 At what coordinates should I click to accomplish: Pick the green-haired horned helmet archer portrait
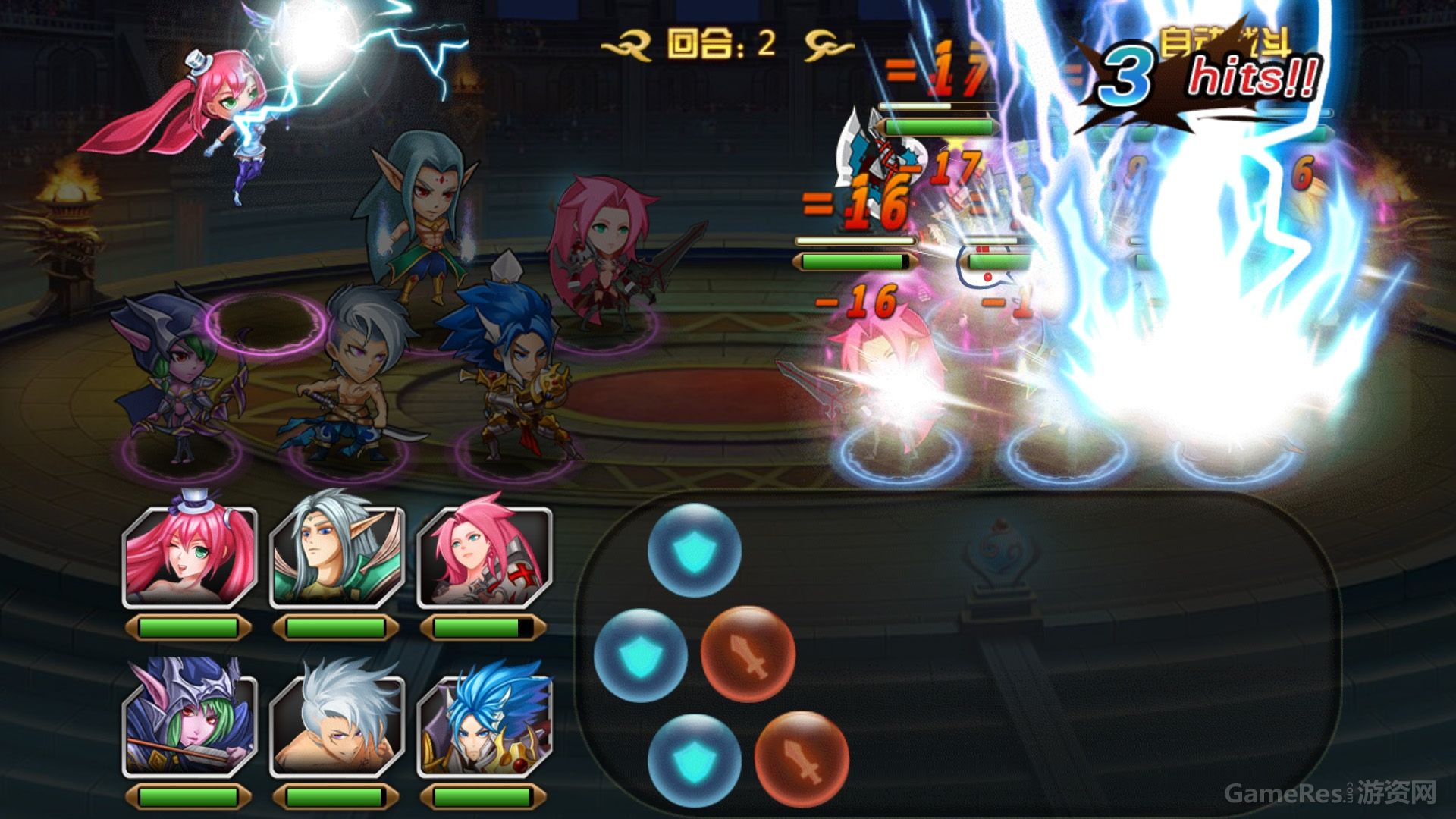point(190,724)
